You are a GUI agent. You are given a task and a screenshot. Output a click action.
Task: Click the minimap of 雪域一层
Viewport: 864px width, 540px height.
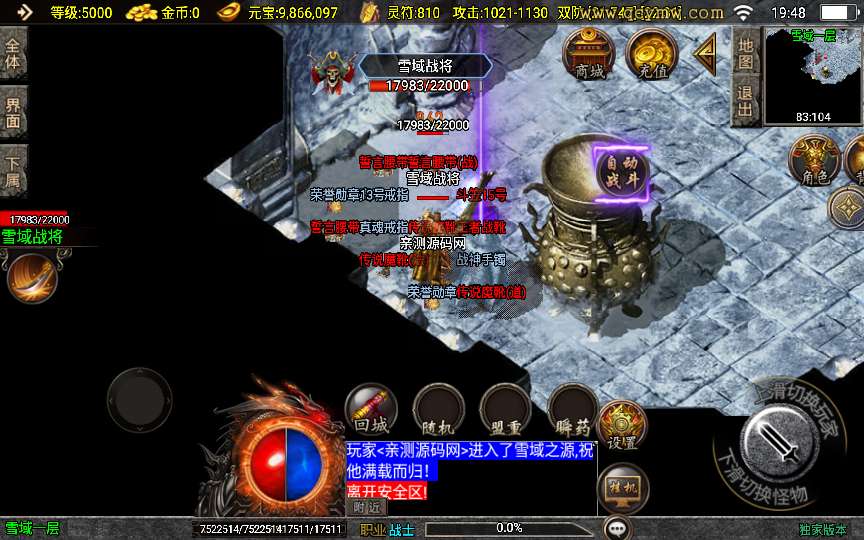pyautogui.click(x=812, y=75)
